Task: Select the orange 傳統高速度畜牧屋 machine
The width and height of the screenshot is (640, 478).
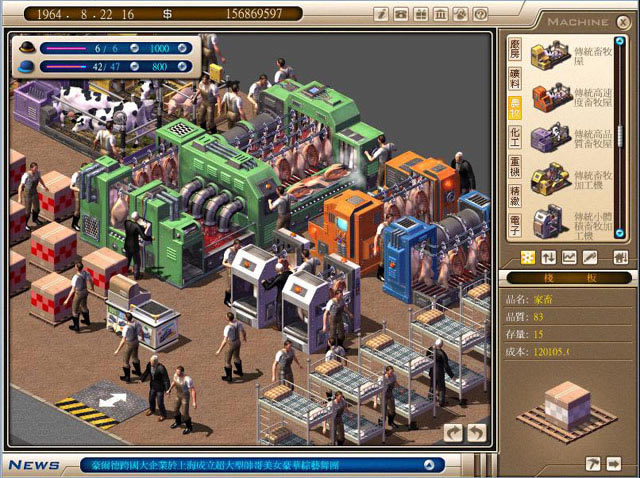Action: tap(549, 95)
